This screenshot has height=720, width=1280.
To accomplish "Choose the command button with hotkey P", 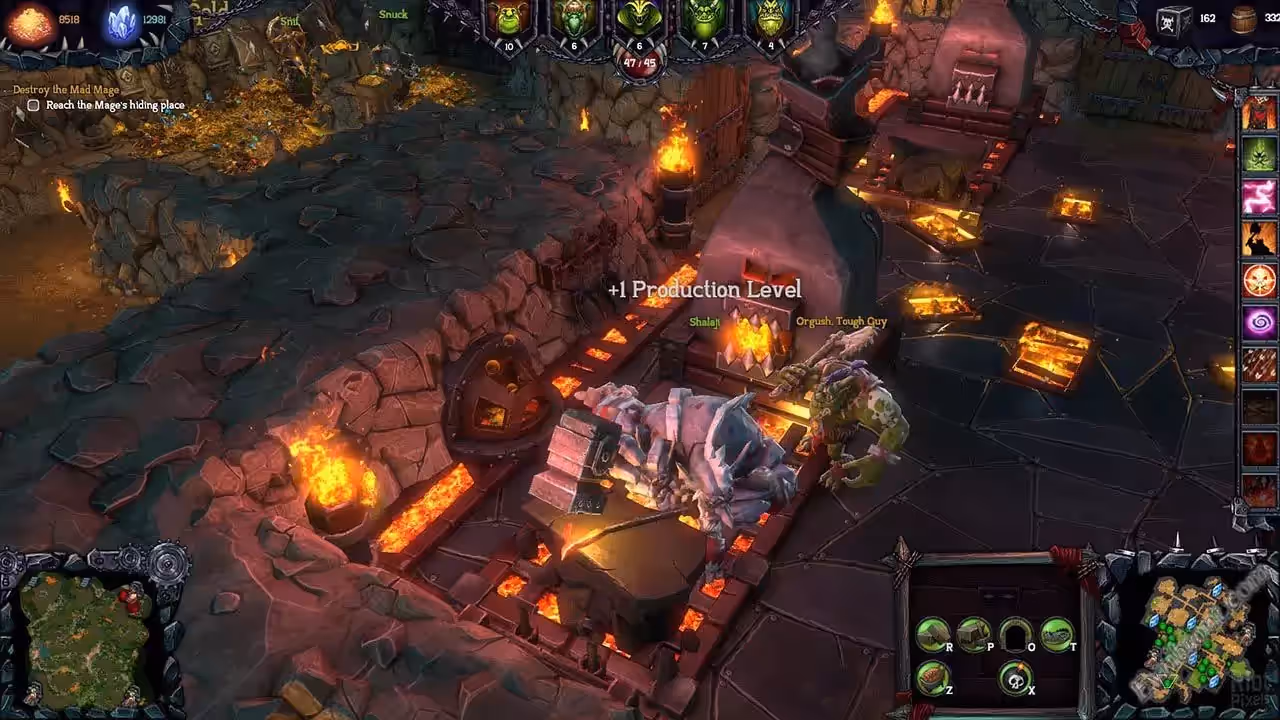I will click(x=973, y=633).
